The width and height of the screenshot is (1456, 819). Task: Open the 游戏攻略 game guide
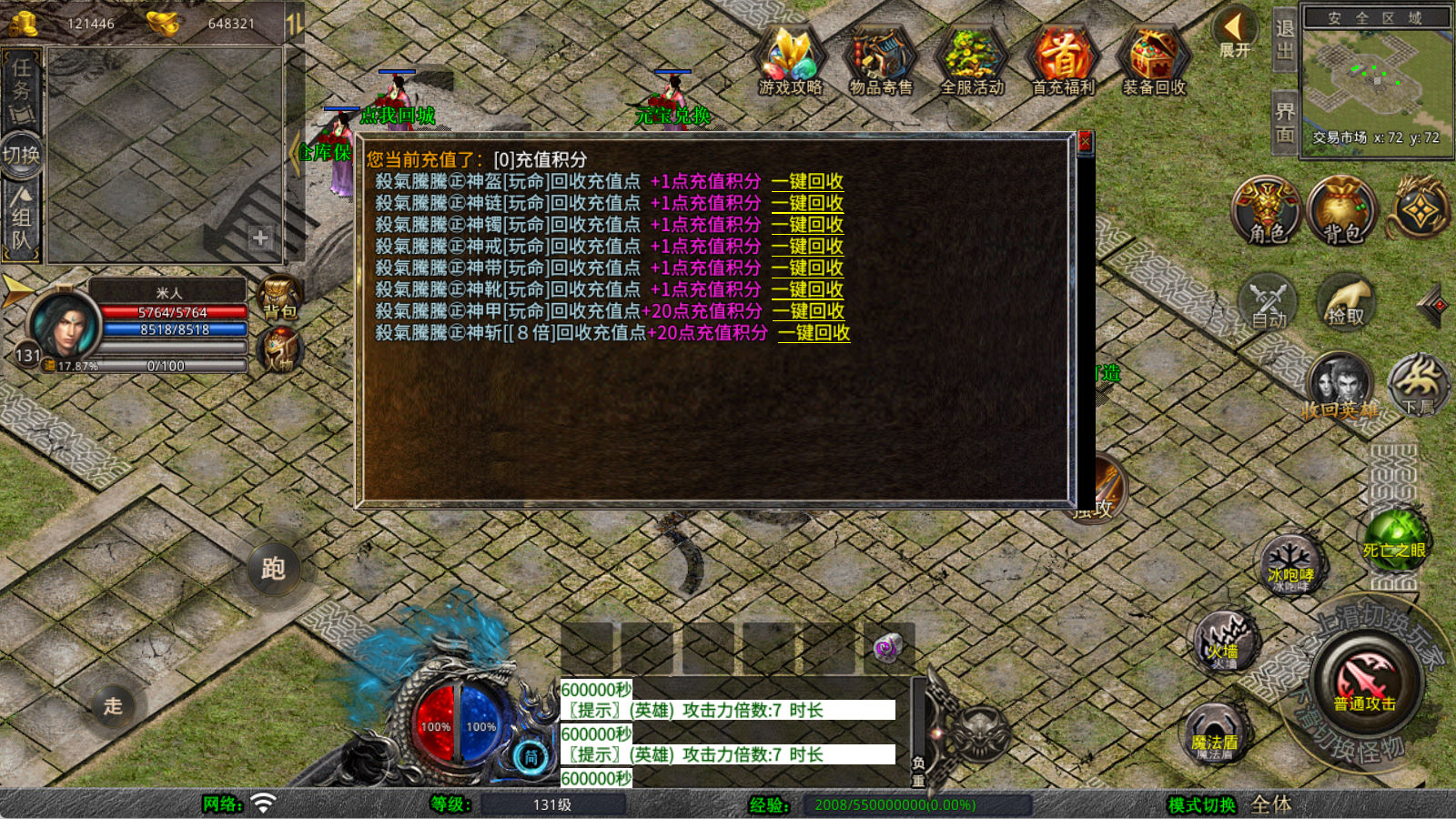click(790, 60)
